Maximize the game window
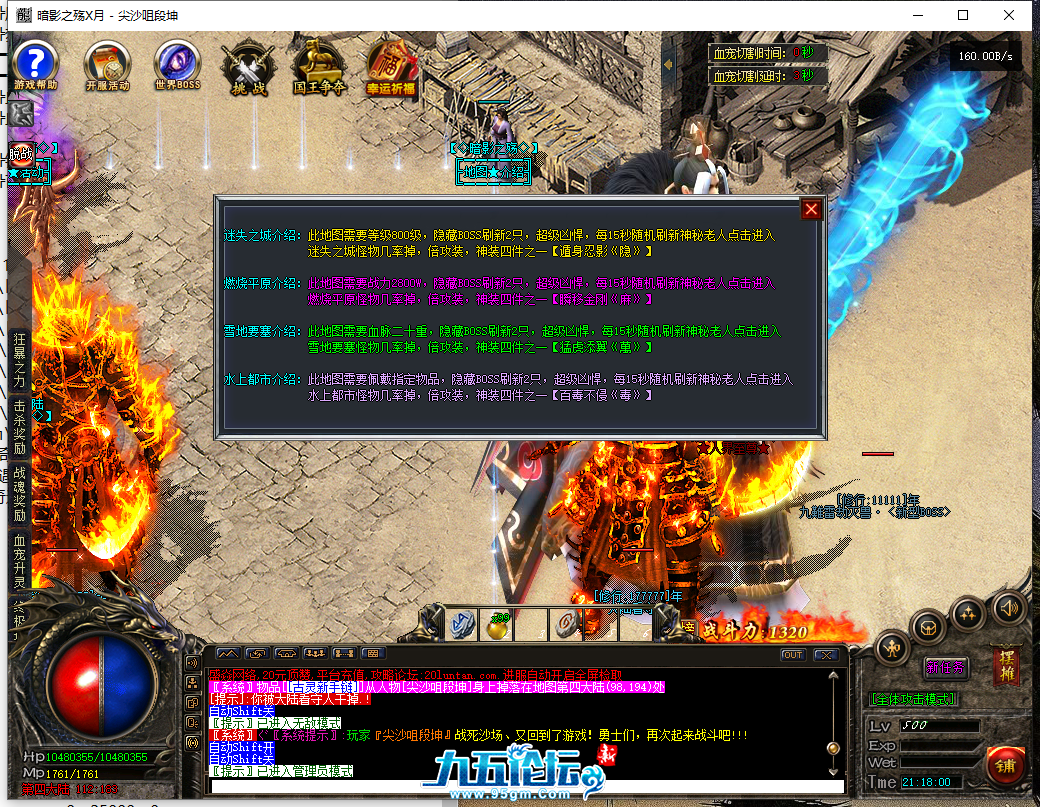 click(x=963, y=15)
